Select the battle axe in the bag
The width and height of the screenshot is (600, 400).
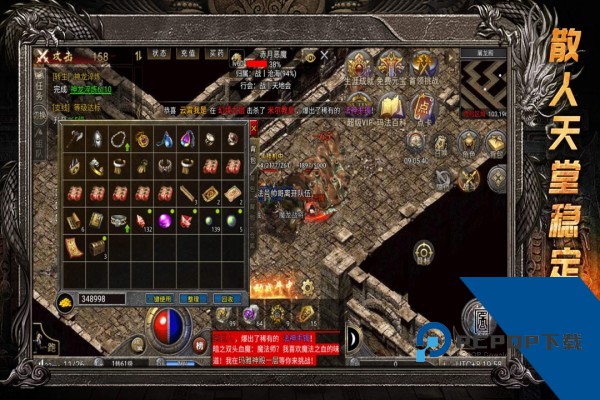(x=75, y=140)
